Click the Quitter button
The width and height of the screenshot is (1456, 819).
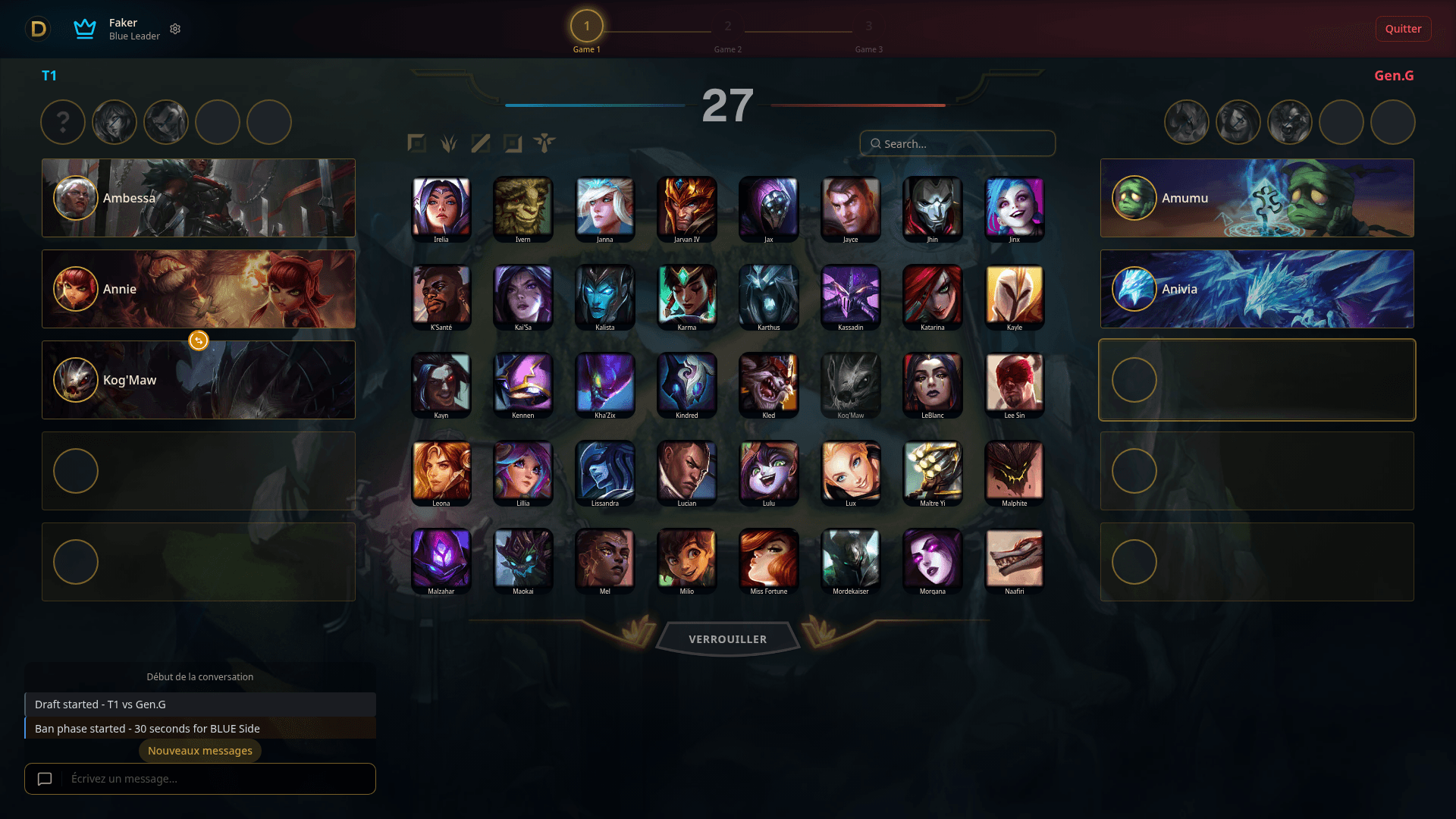[x=1403, y=29]
